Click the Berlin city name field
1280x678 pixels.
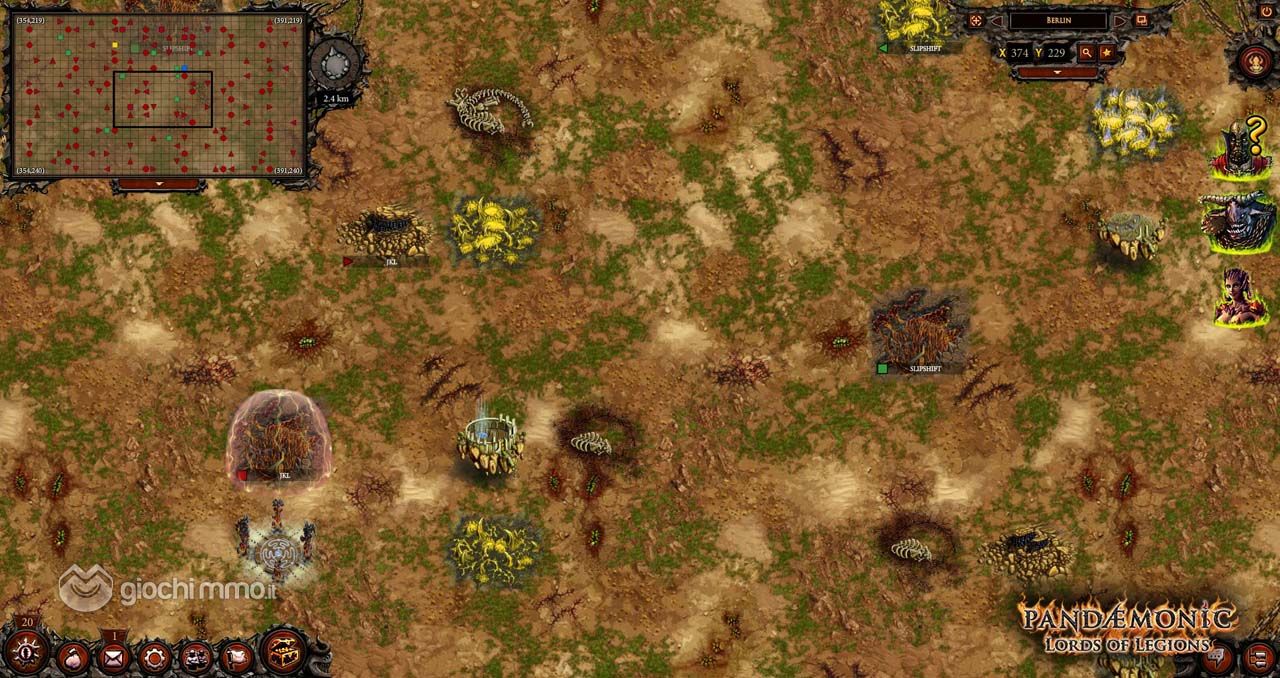point(1057,20)
